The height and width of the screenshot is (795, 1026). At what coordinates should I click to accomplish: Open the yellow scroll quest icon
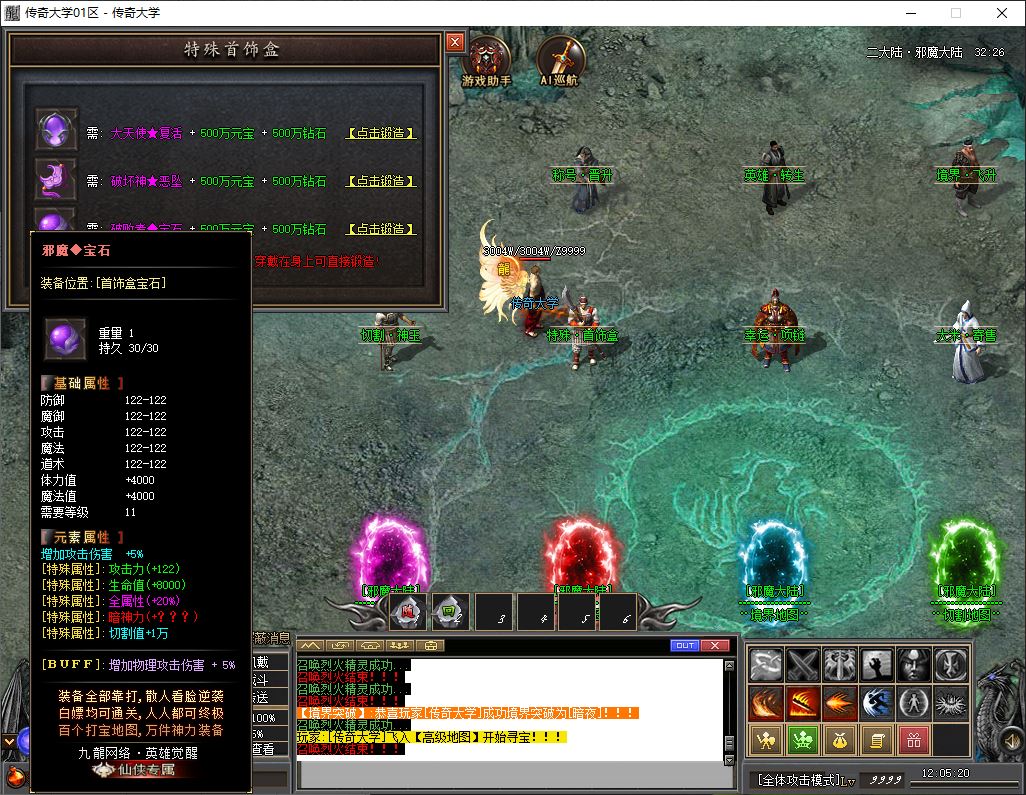tap(877, 740)
